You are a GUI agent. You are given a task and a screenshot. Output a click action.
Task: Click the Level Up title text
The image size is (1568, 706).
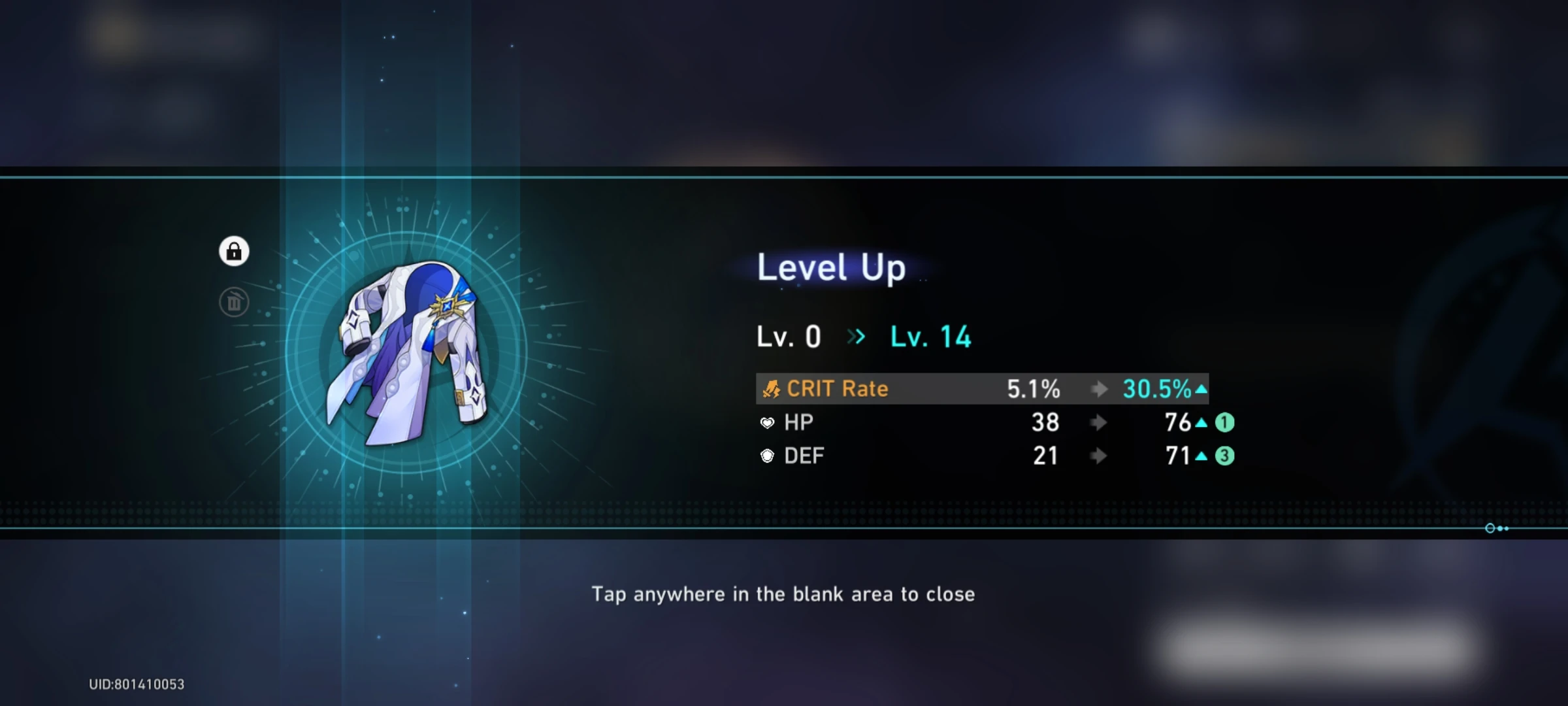830,267
